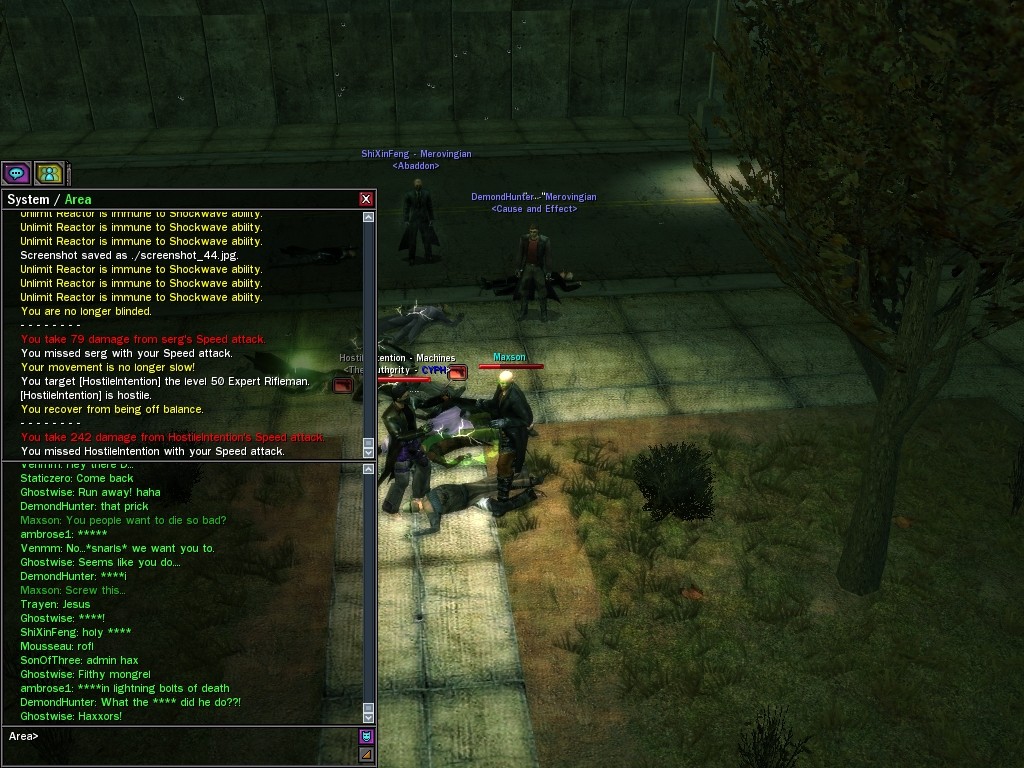Close the System / Area chat window

366,199
